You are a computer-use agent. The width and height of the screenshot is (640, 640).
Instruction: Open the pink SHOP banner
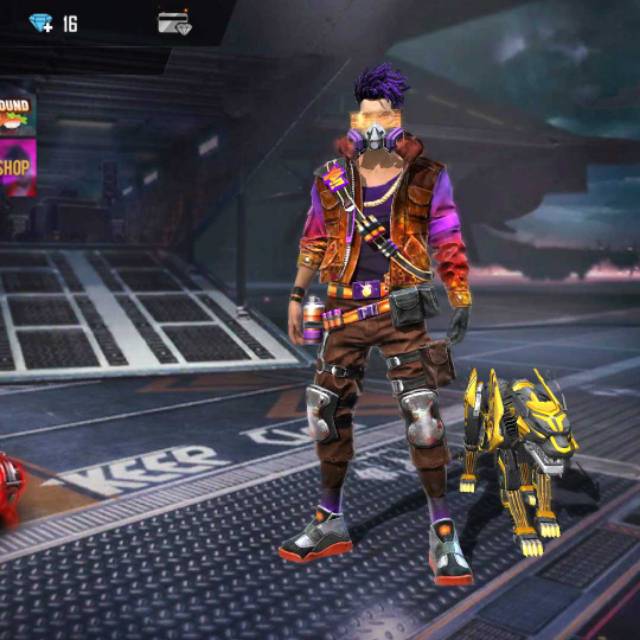click(17, 167)
